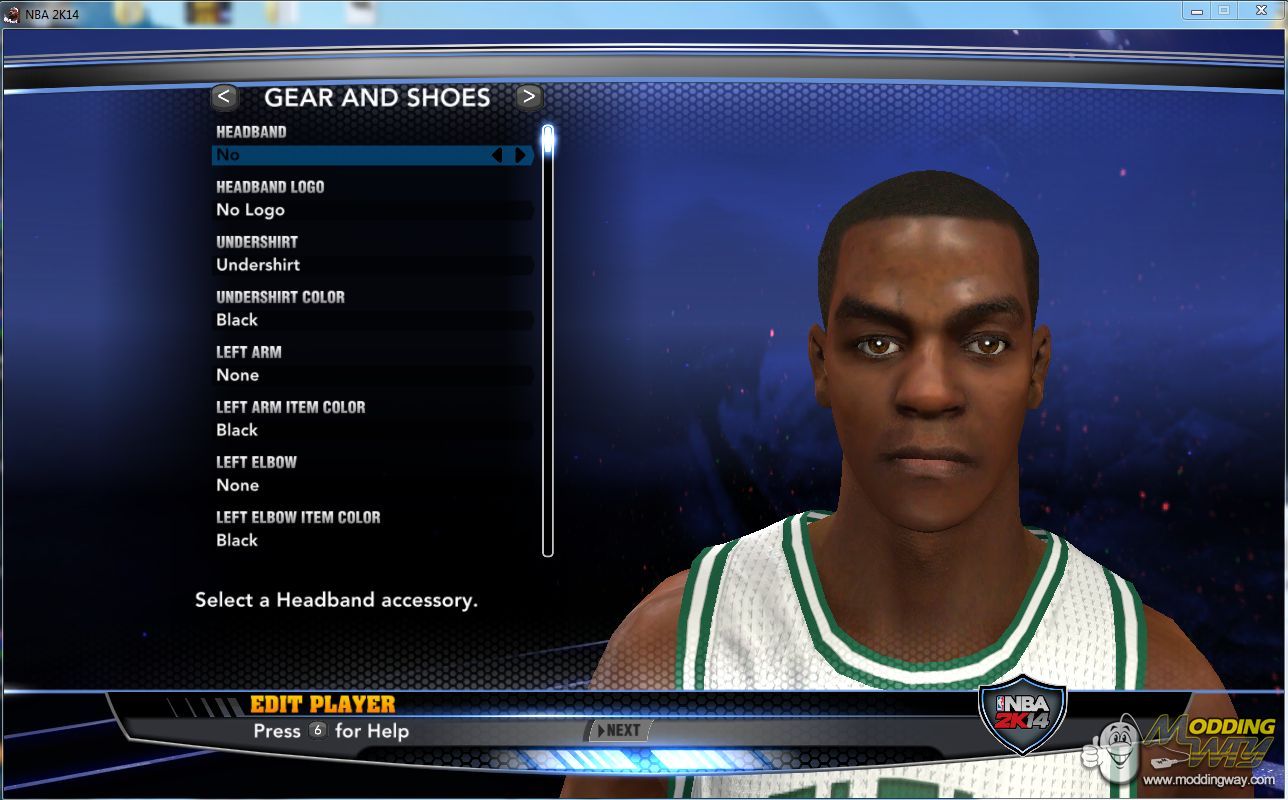Pick the Left Arm accessory row

click(372, 375)
